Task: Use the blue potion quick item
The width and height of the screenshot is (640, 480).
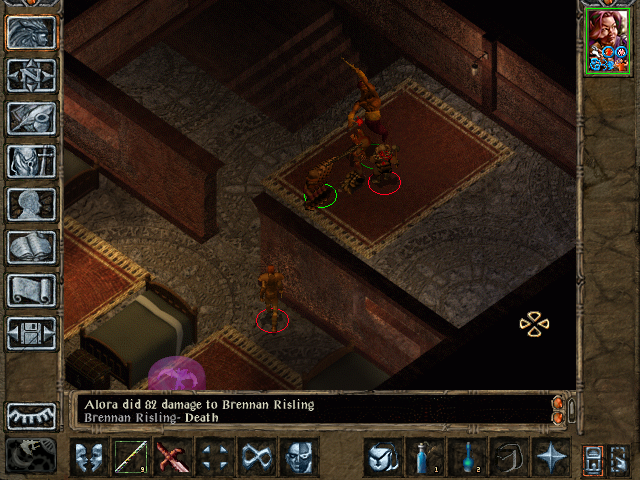Action: coord(424,459)
